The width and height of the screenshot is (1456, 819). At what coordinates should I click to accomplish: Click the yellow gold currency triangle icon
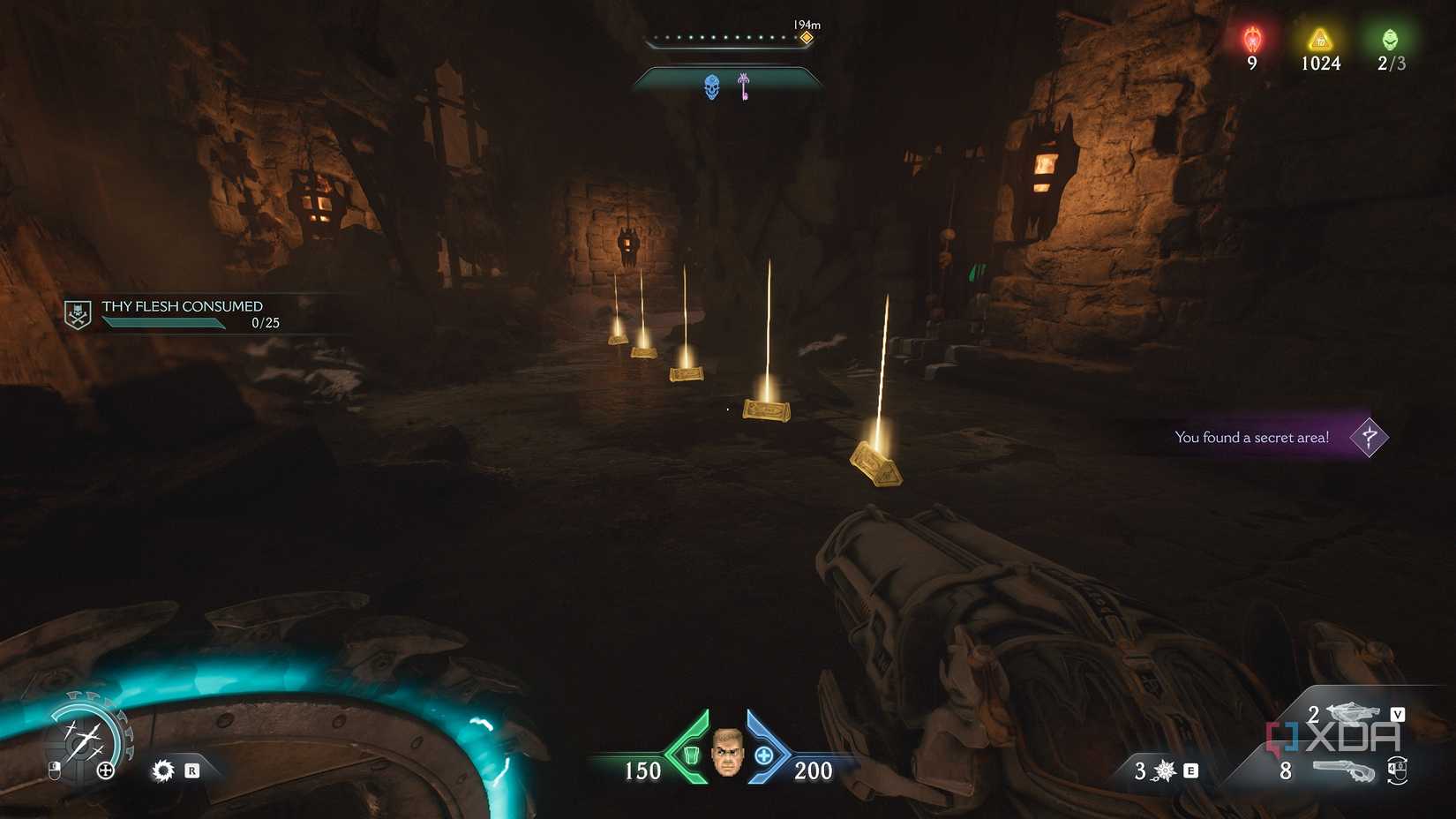pos(1318,39)
